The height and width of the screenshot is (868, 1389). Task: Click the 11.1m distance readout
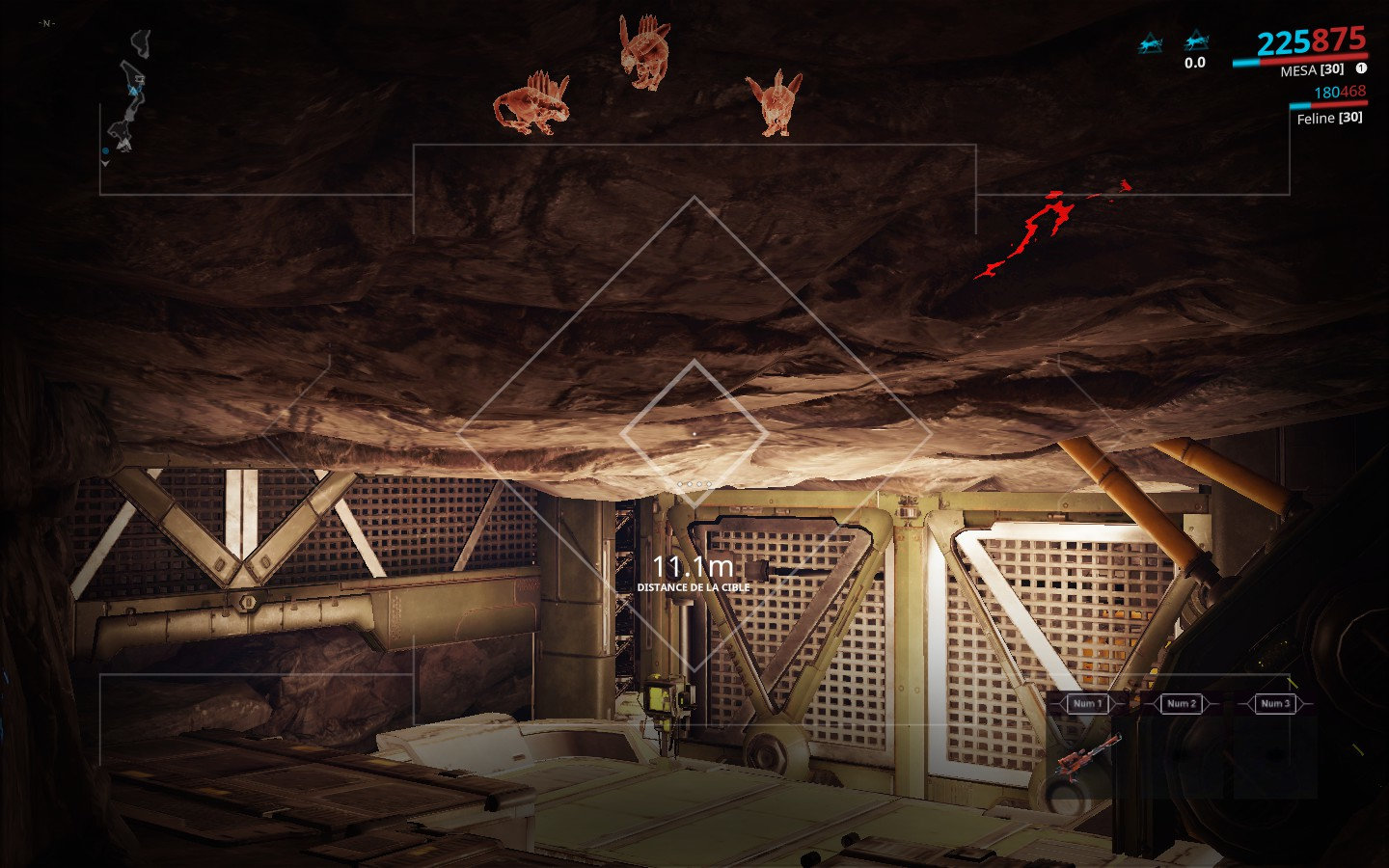click(x=693, y=568)
